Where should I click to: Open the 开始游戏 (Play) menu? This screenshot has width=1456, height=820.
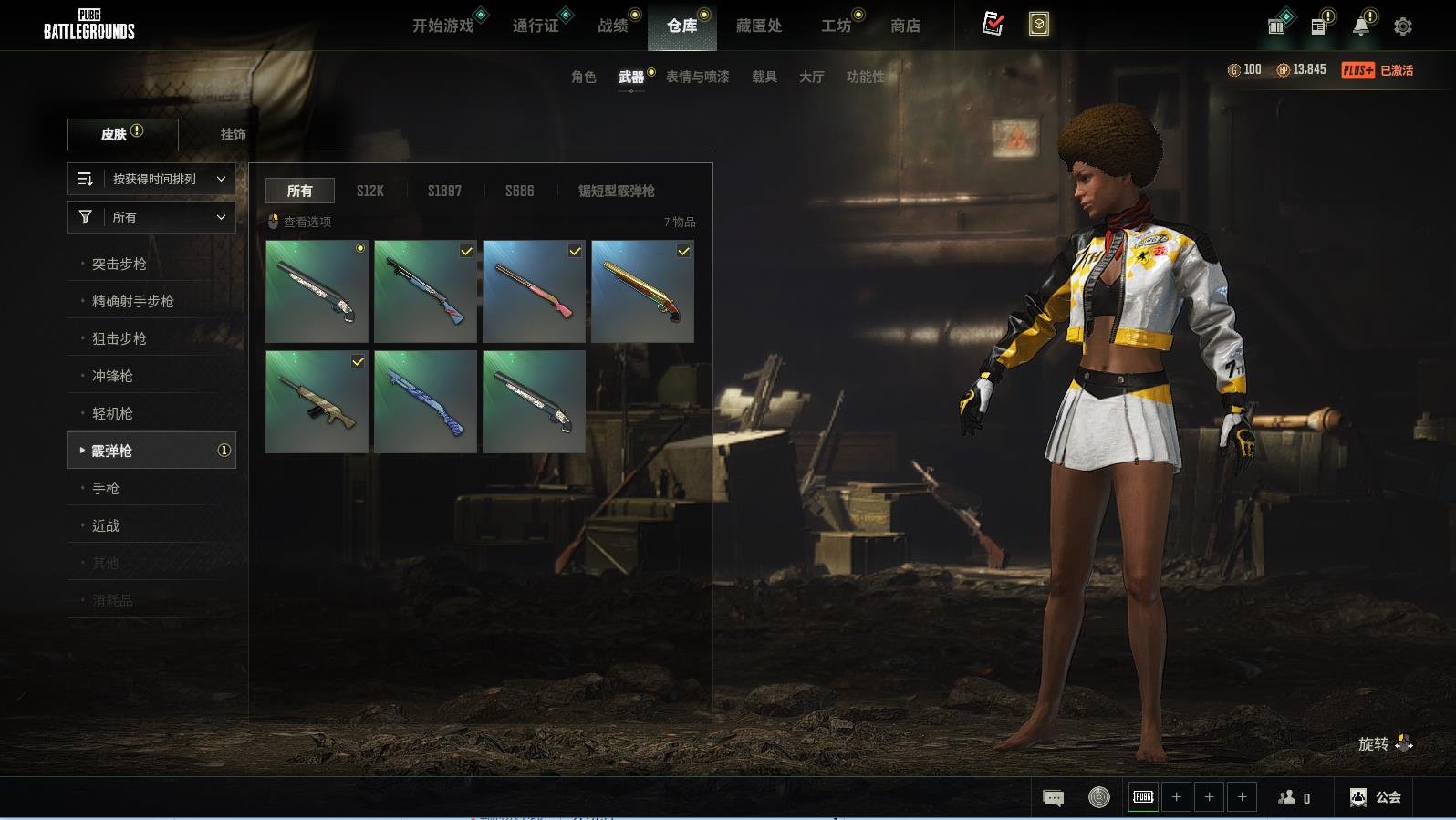pyautogui.click(x=443, y=26)
